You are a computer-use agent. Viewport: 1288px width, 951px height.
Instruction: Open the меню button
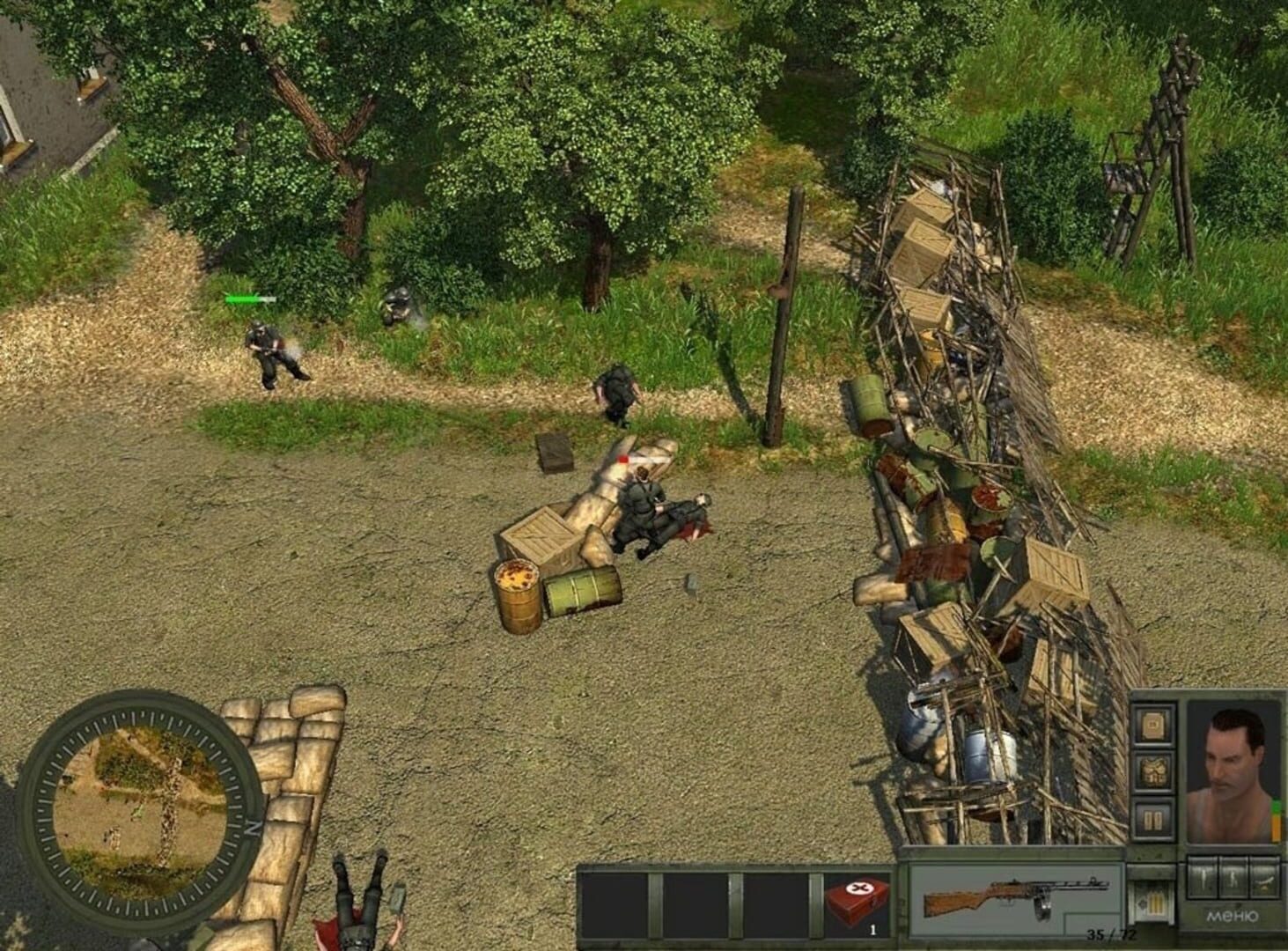(x=1233, y=916)
